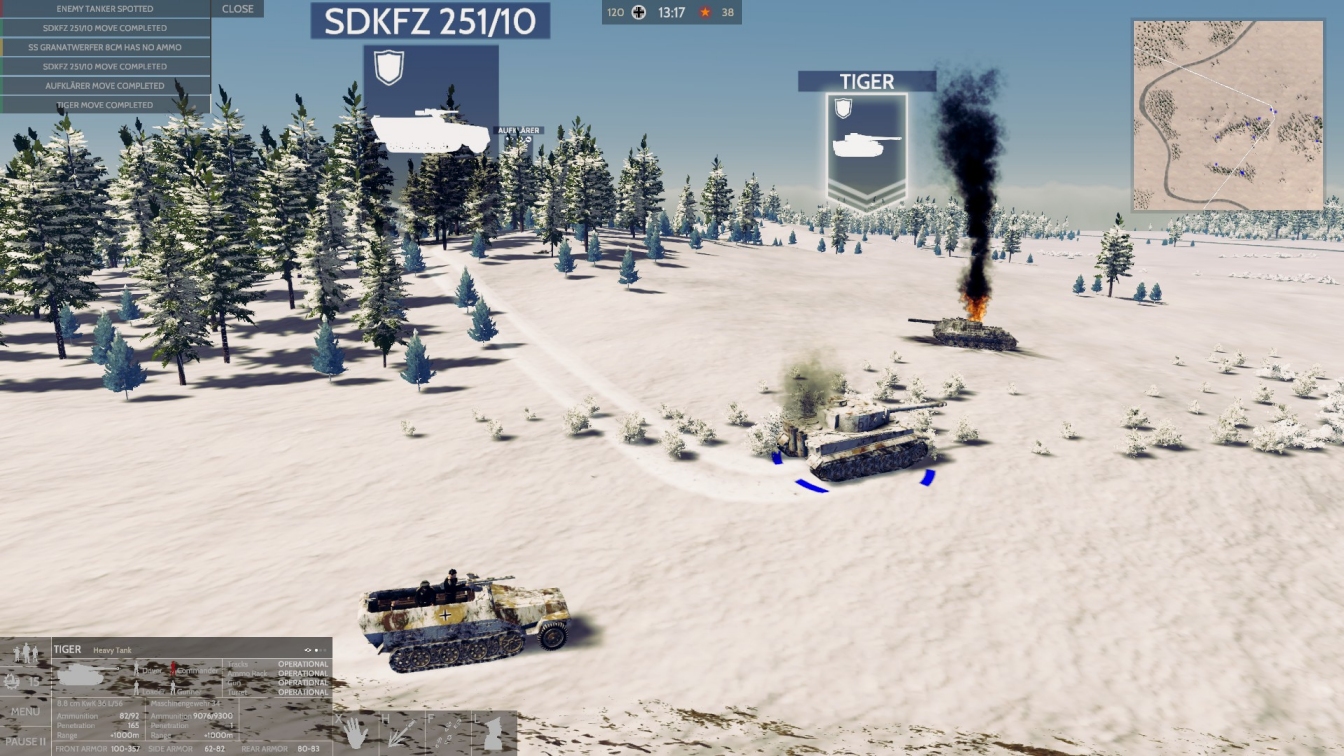The height and width of the screenshot is (756, 1344).
Task: Click the small Aufklärer unit label
Action: pos(518,131)
